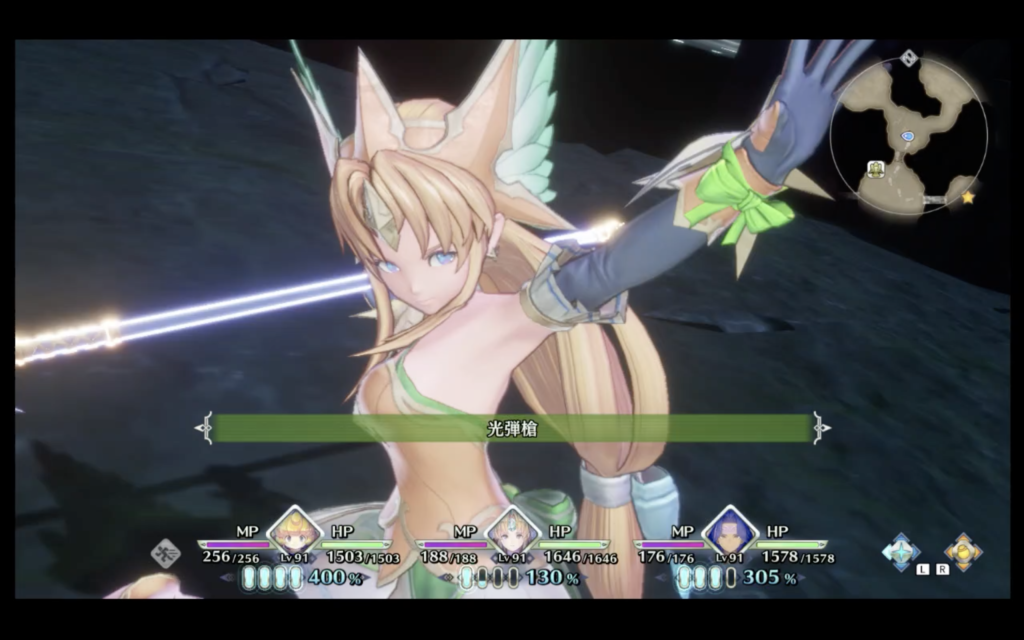Screen dimensions: 1024x640
Task: Click the grey diamond tools icon
Action: pos(165,553)
